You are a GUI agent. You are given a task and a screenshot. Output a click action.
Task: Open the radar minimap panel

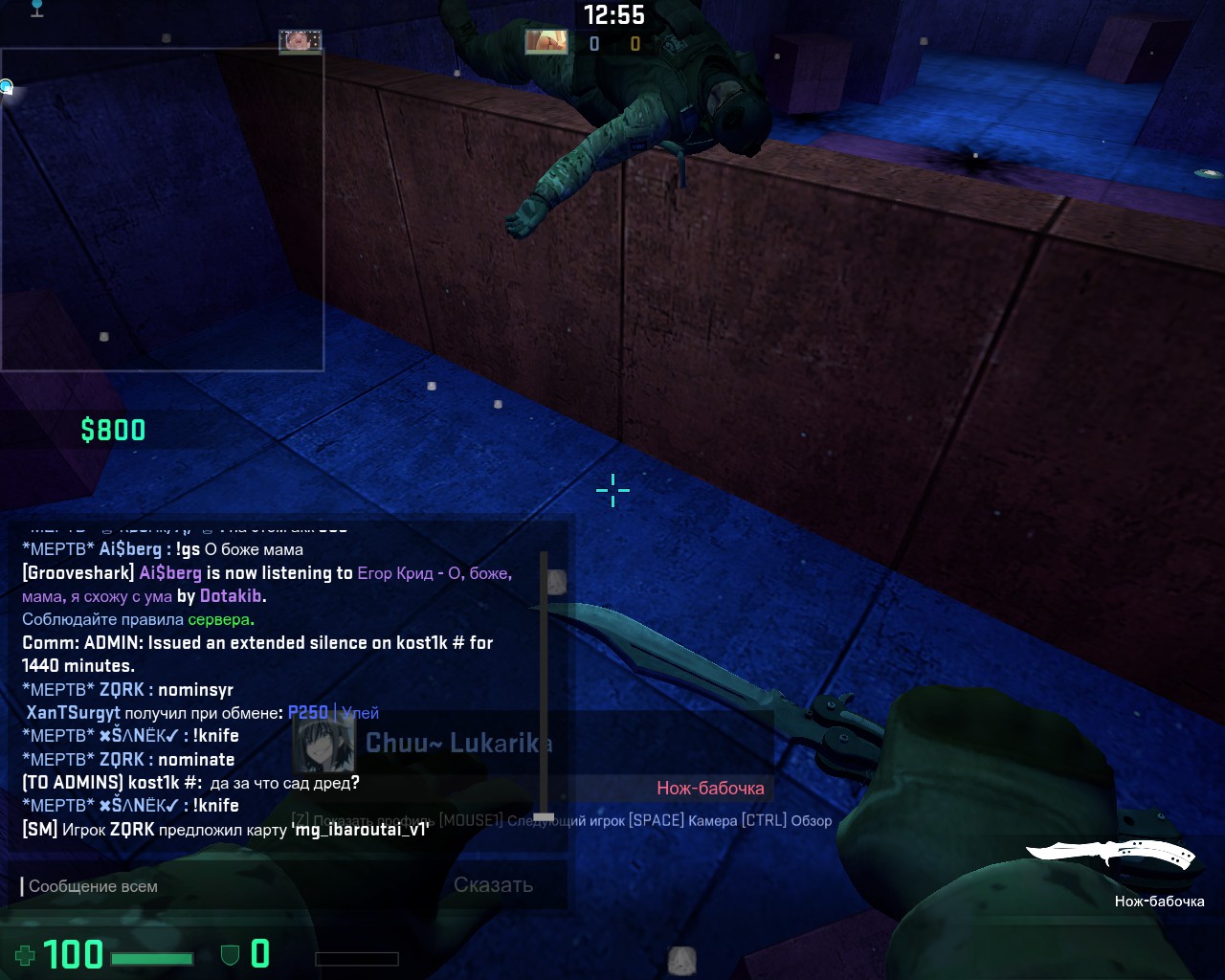click(162, 210)
